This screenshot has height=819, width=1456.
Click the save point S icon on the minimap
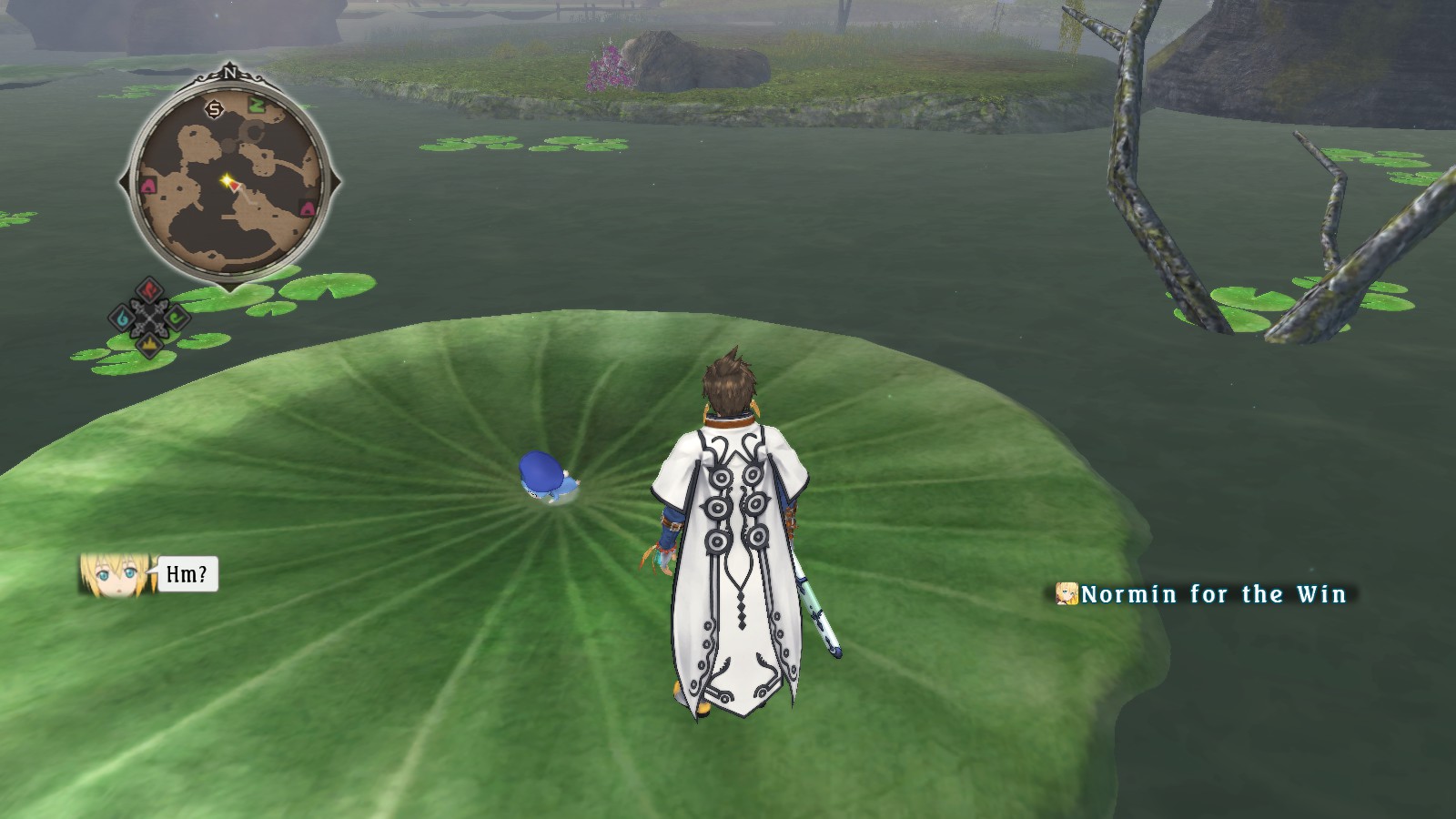click(214, 110)
